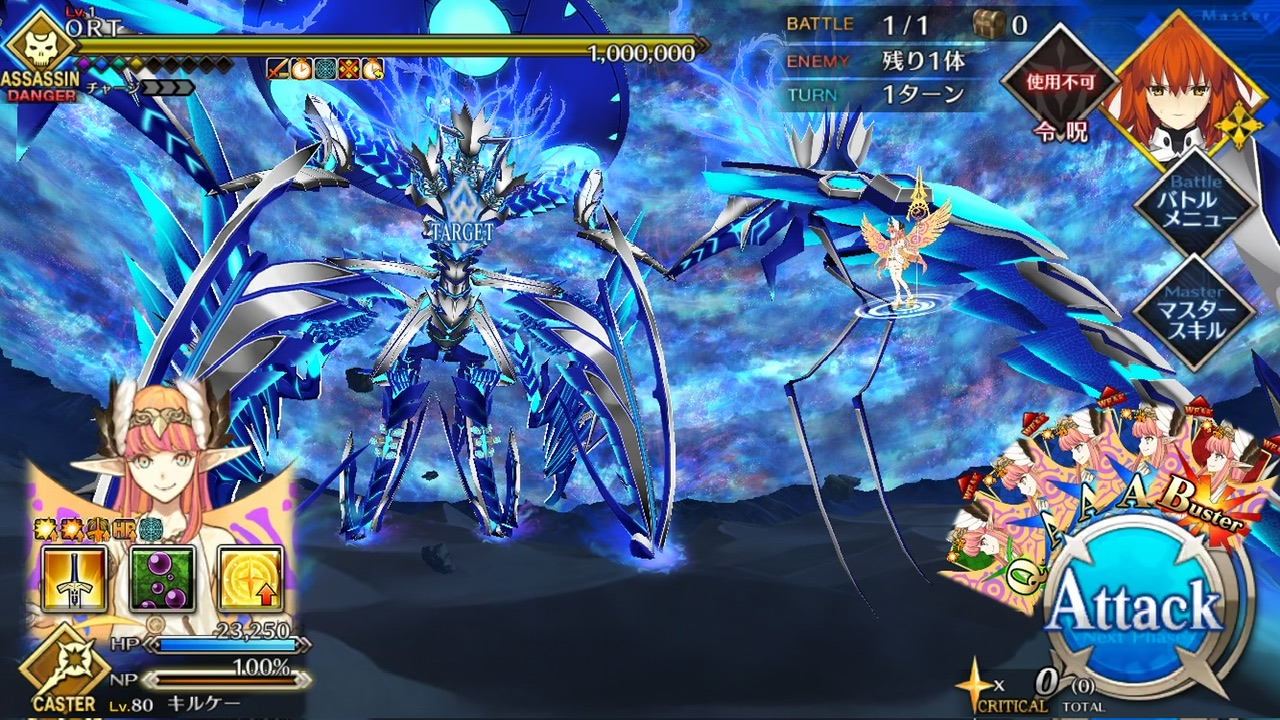Viewport: 1280px width, 720px height.
Task: Activate Circe's sword skill icon
Action: [74, 579]
